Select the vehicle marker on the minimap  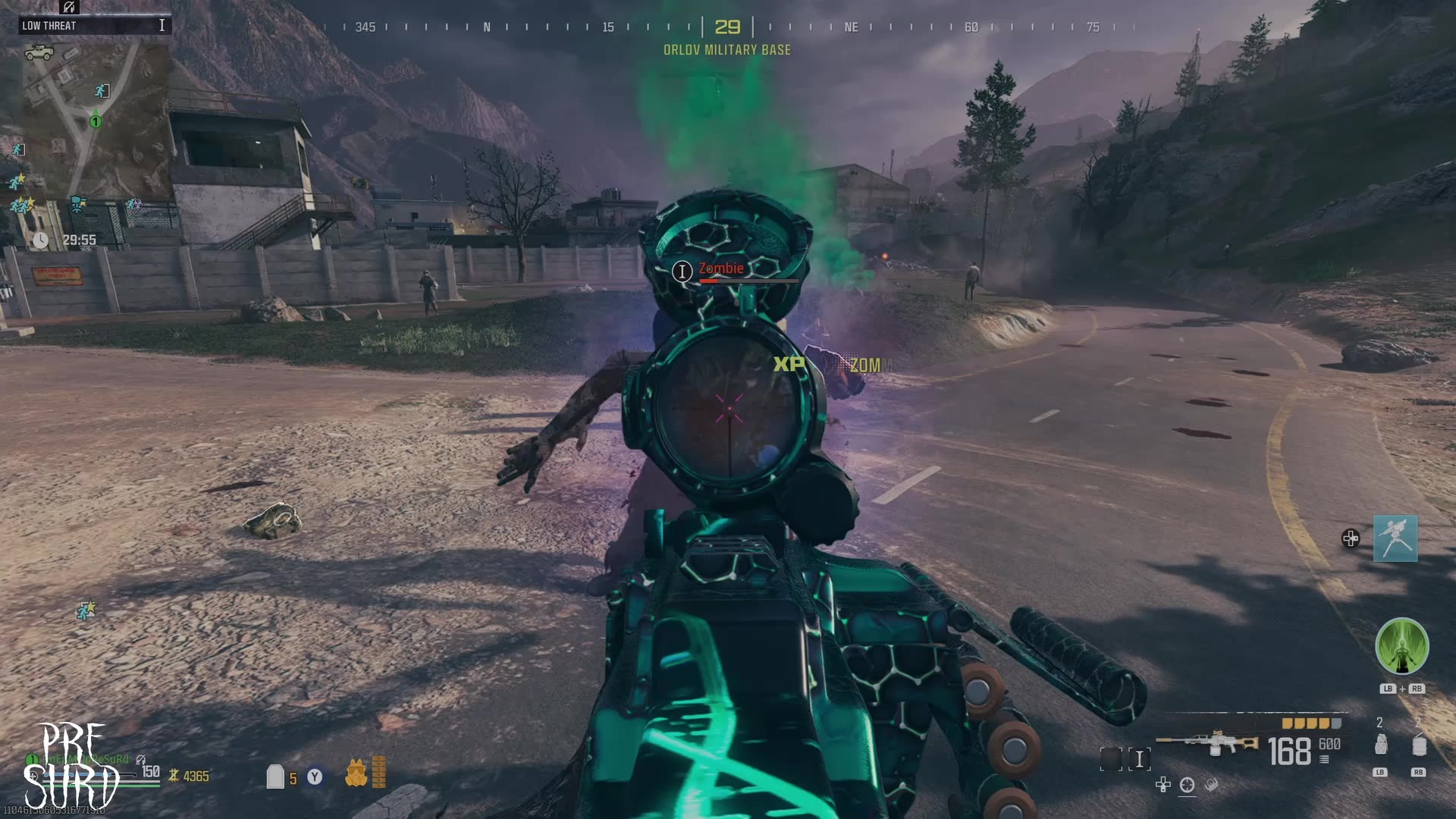pyautogui.click(x=39, y=52)
